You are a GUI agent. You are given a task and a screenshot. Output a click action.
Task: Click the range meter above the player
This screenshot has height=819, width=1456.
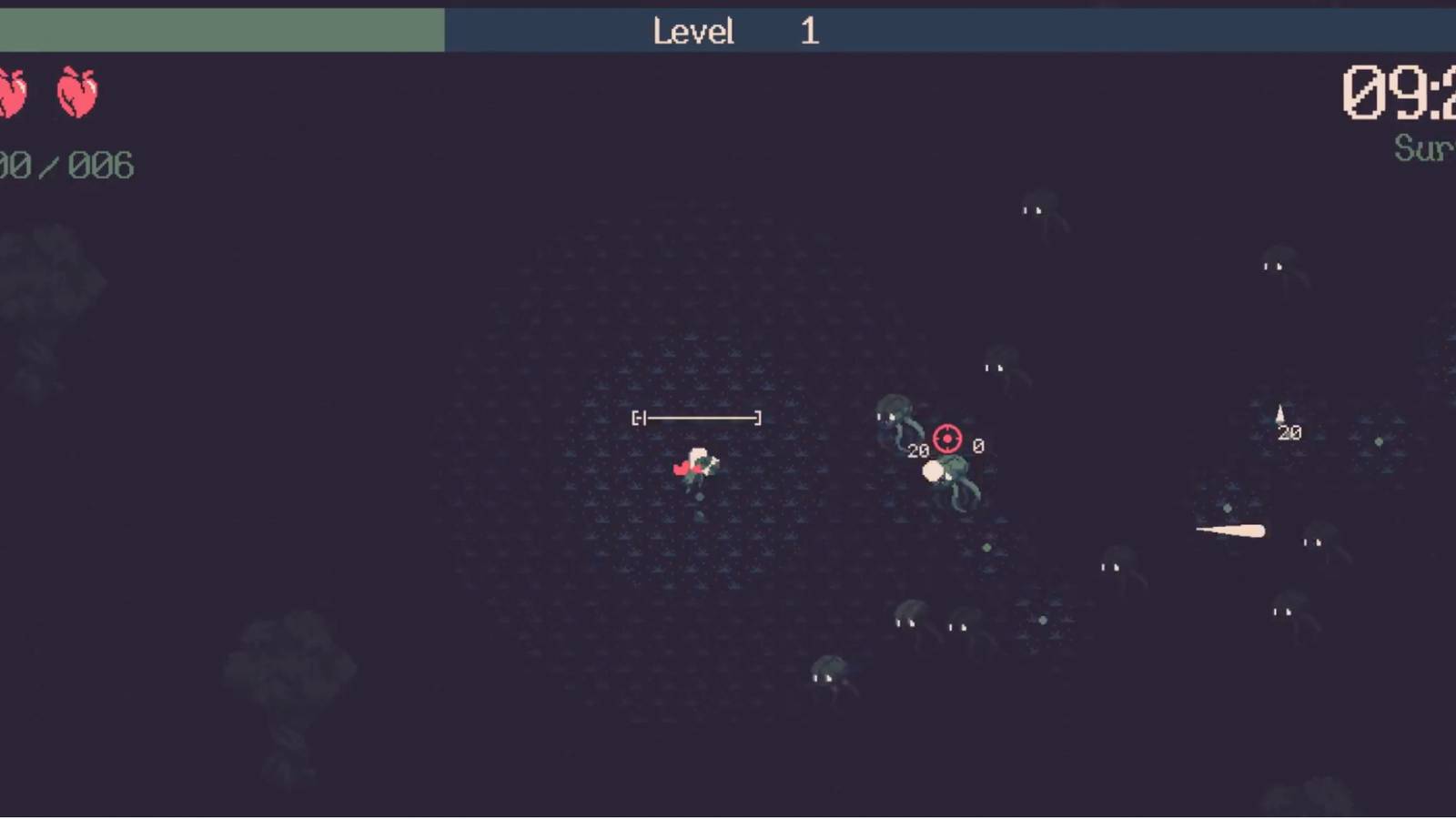click(x=697, y=417)
